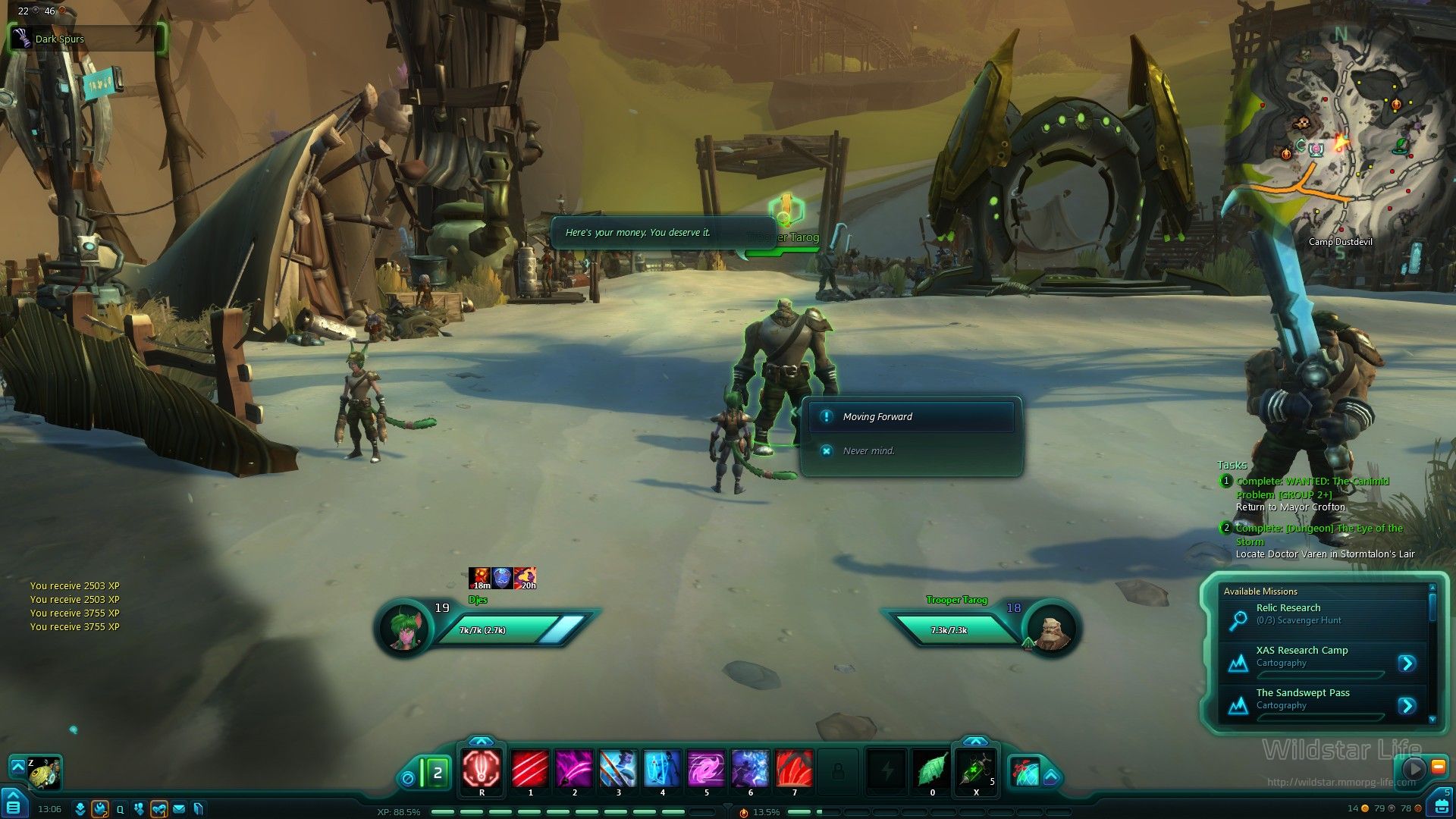Click the yellow mount icon
The width and height of the screenshot is (1456, 819).
coord(44,773)
